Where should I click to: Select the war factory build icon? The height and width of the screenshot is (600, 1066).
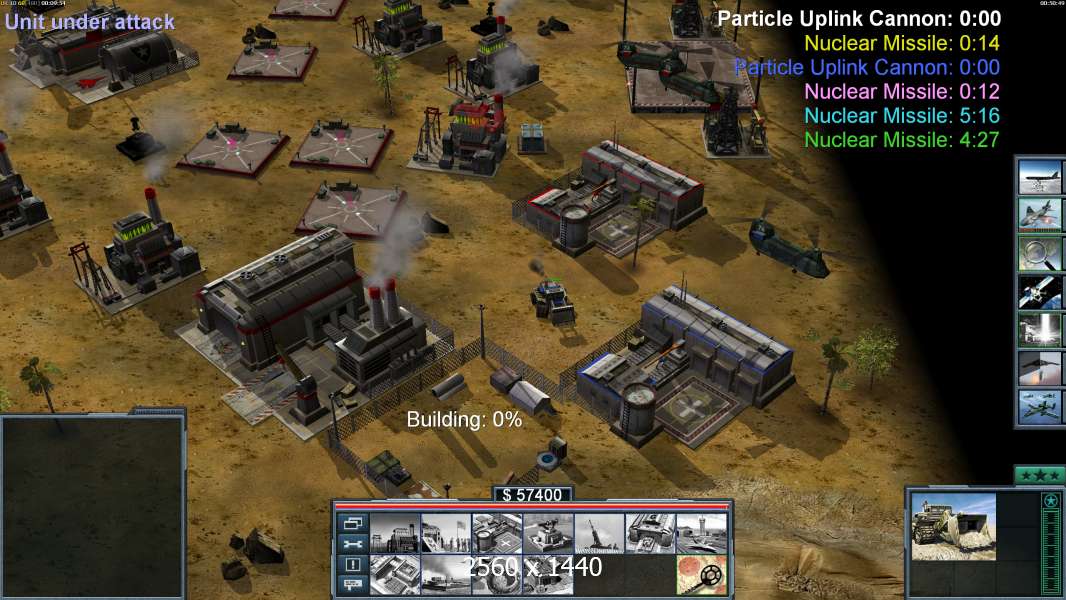coord(649,533)
